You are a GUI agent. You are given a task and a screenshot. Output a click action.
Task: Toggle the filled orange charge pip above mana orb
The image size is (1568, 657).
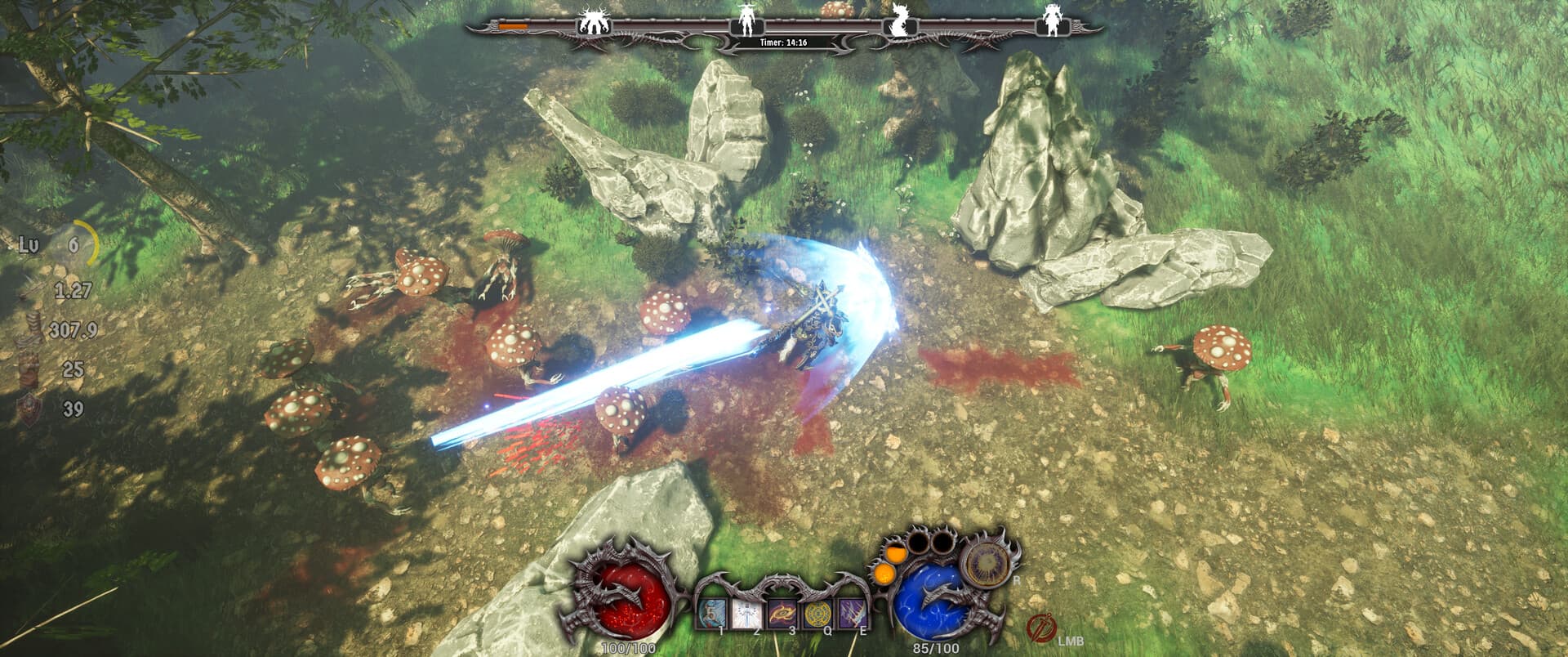(895, 554)
